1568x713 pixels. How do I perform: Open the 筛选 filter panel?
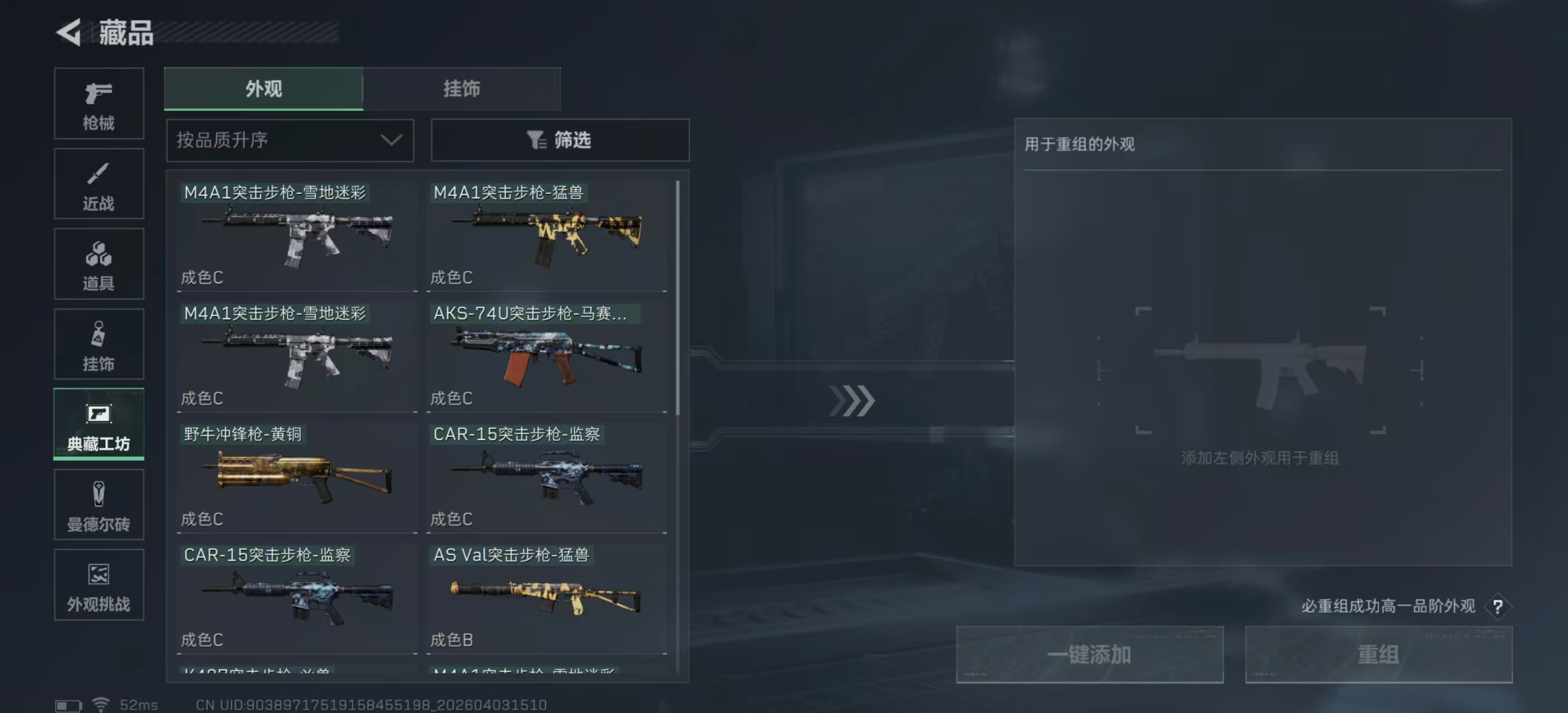pos(560,140)
